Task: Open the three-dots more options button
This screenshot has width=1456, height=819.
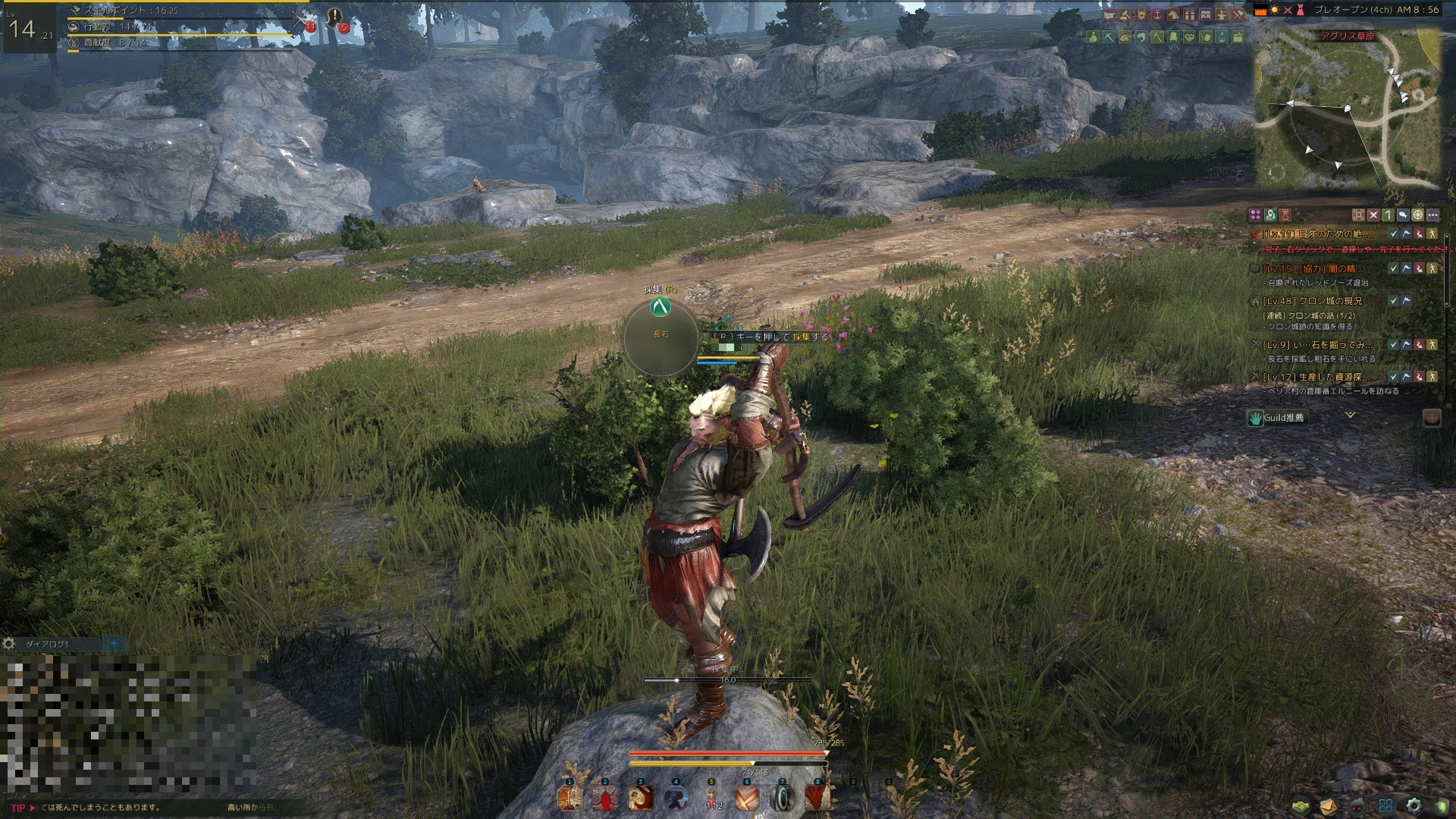Action: [1432, 215]
